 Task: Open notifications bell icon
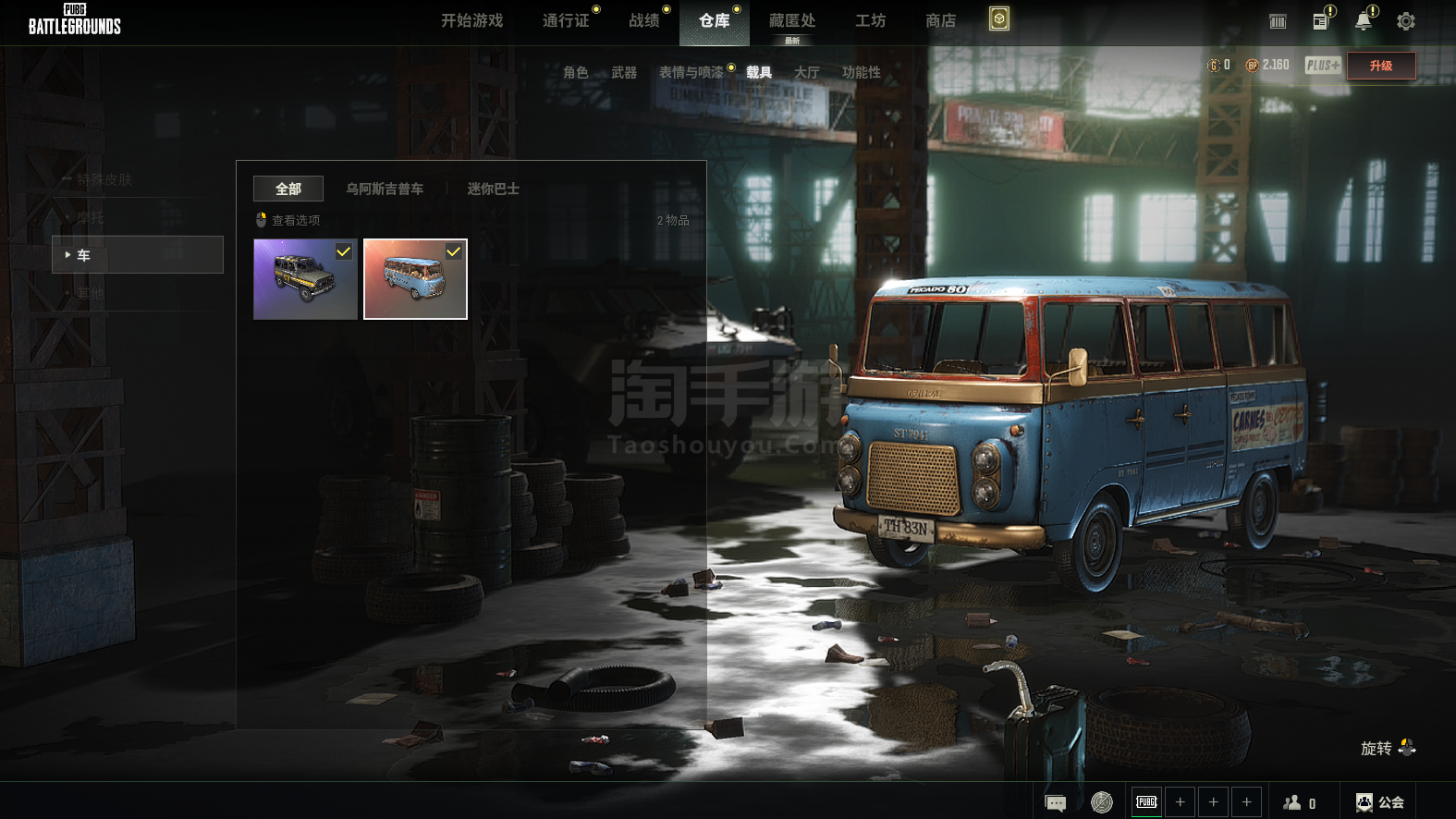[1363, 21]
